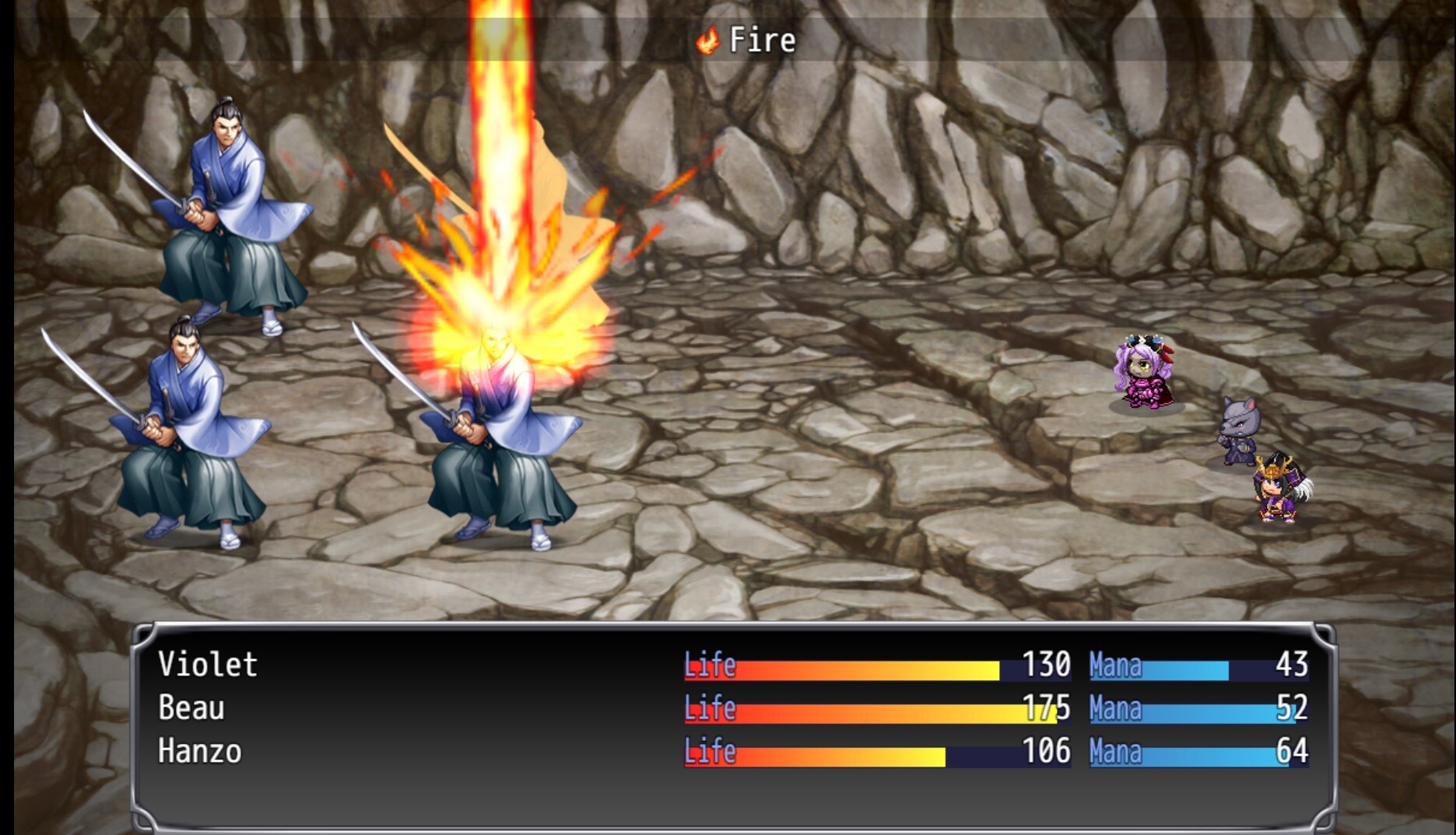Select Violet in the party list
1456x835 pixels.
[x=206, y=665]
